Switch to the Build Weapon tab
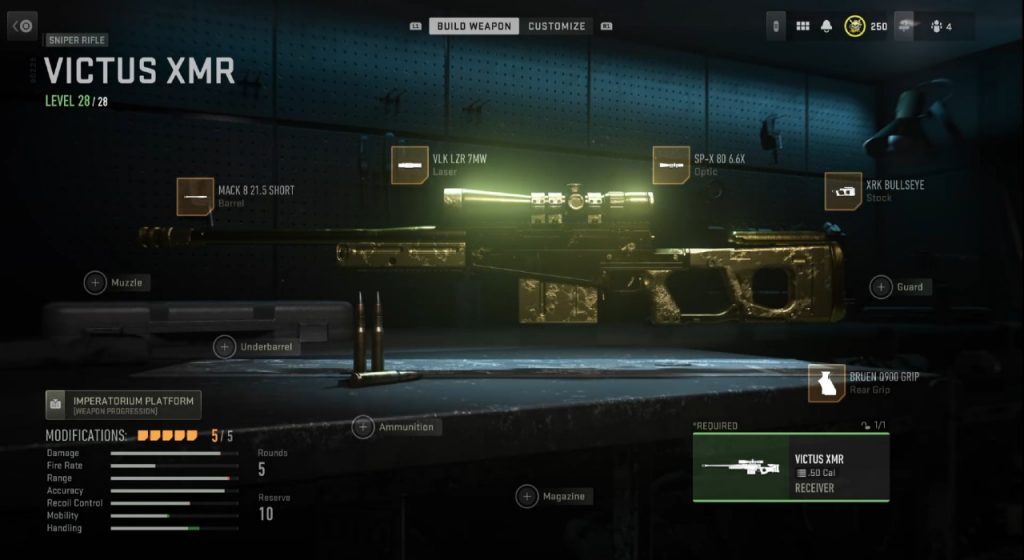 point(474,26)
